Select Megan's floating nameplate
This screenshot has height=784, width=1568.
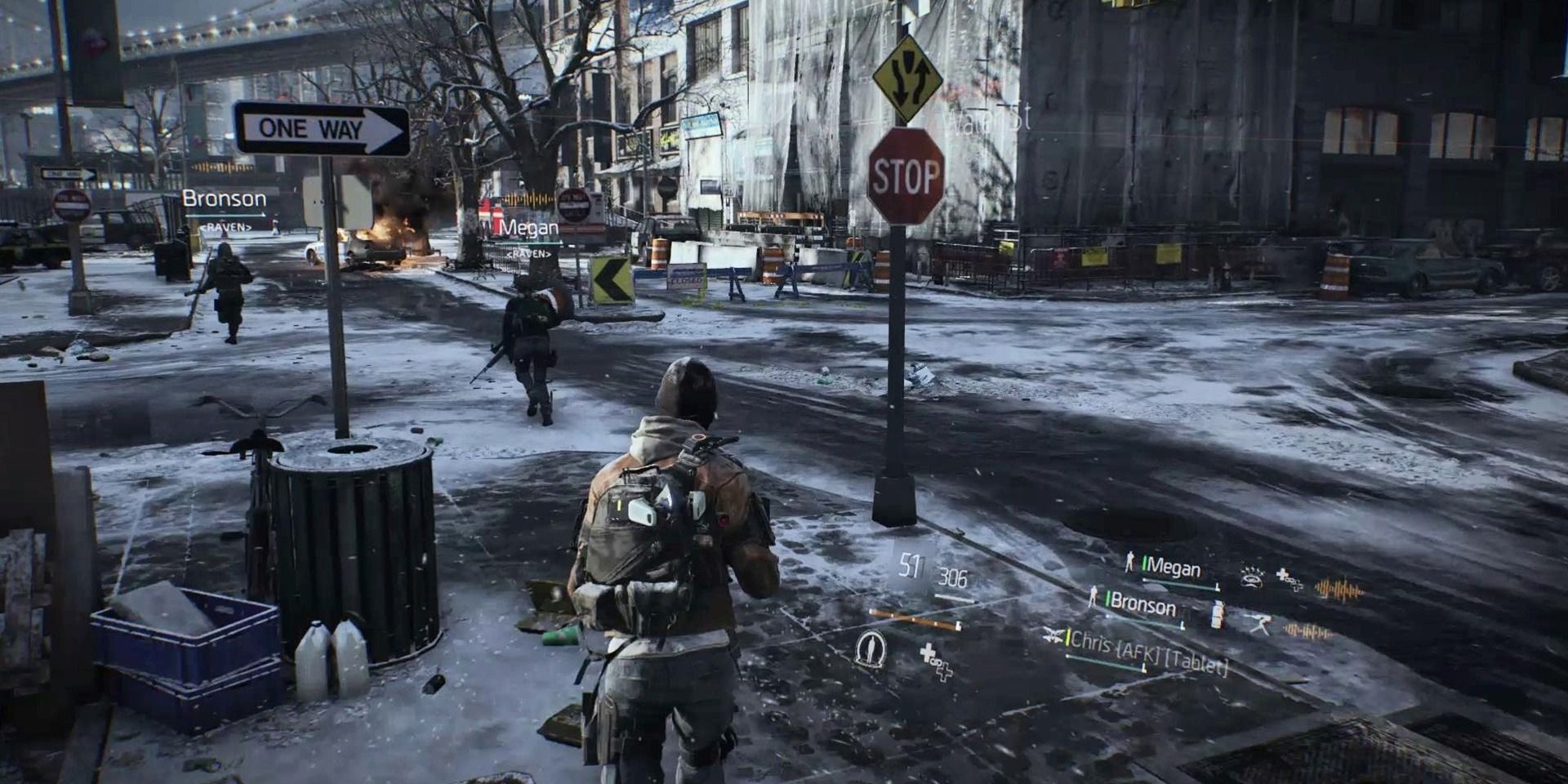[x=529, y=229]
